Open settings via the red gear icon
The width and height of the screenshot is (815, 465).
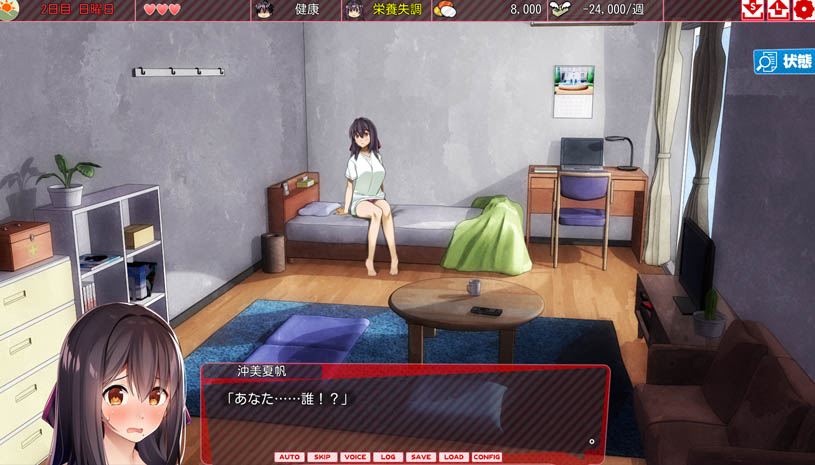tap(803, 10)
